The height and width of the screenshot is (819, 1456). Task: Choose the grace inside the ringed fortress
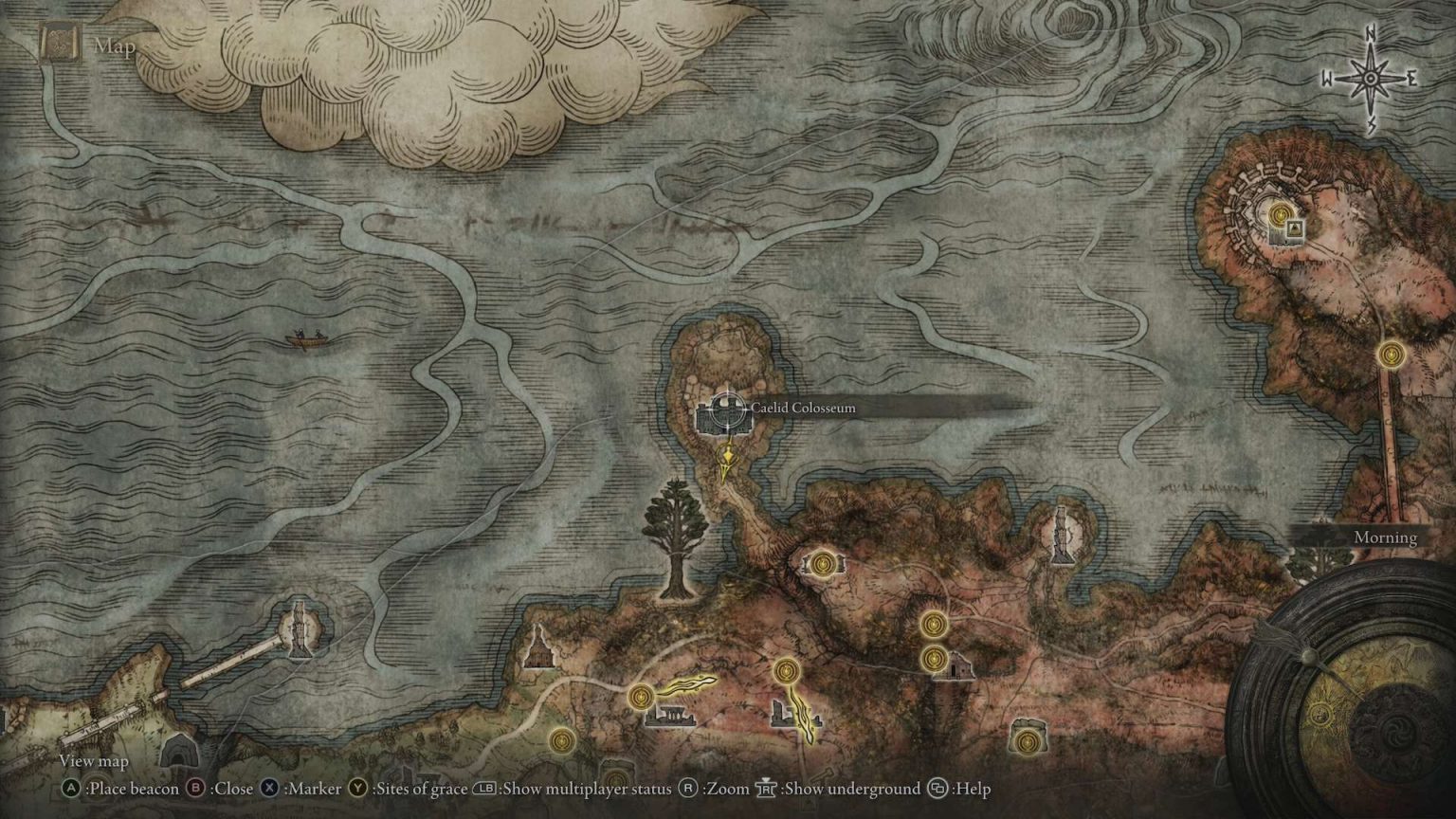(x=1281, y=214)
